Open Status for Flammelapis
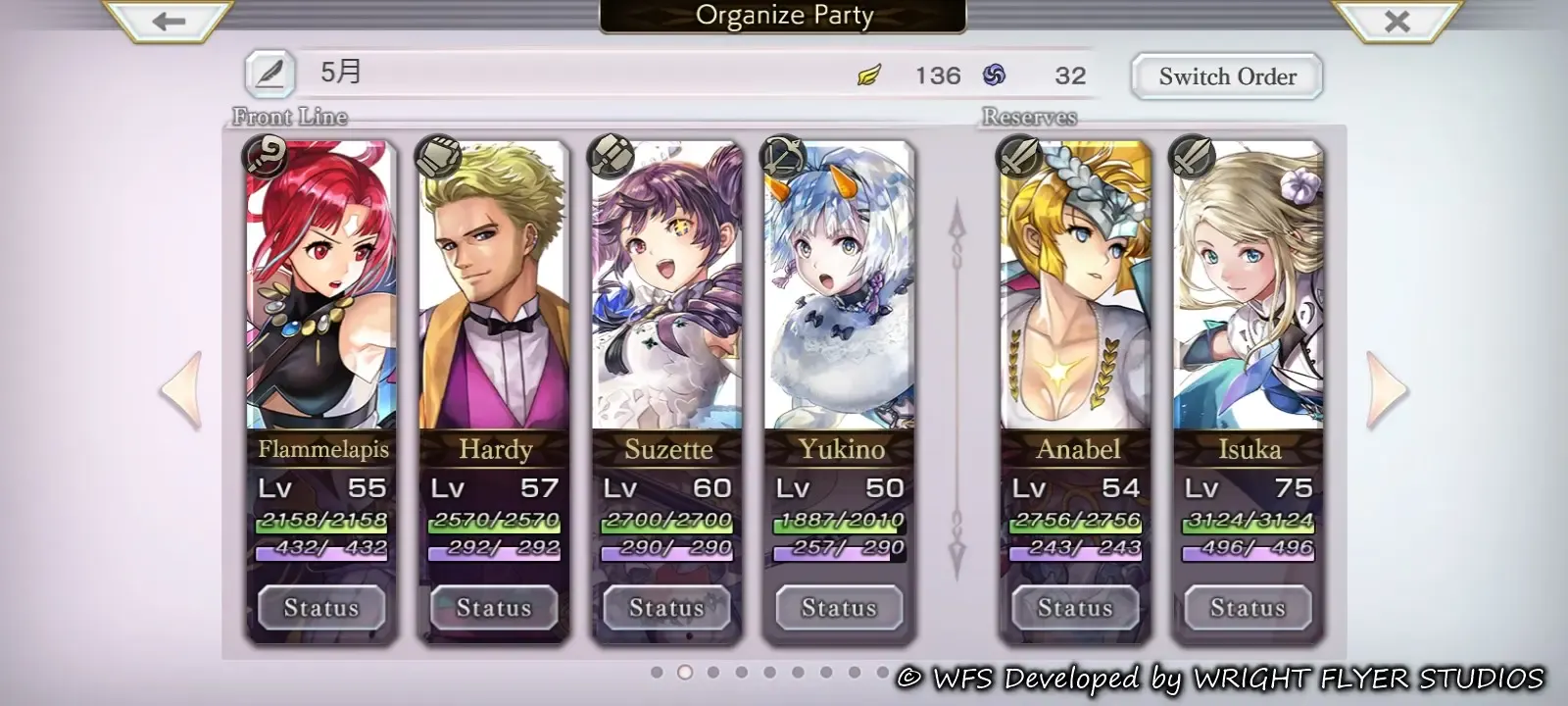This screenshot has width=1568, height=706. click(x=321, y=608)
